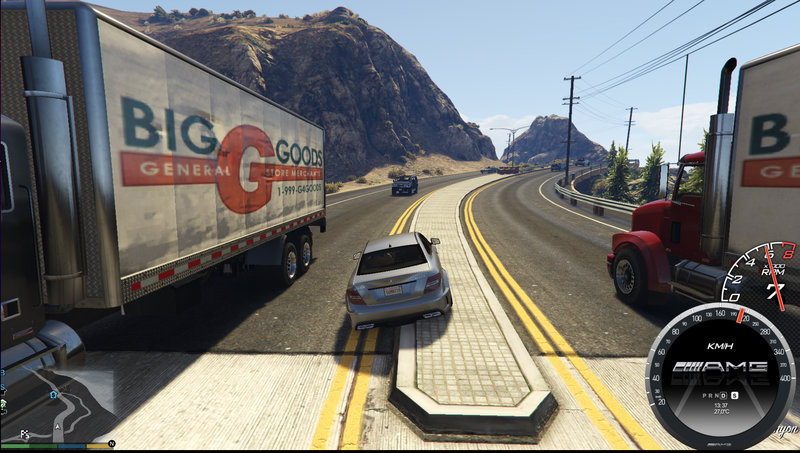
Task: Click the north compass marker on minimap
Action: (x=112, y=443)
